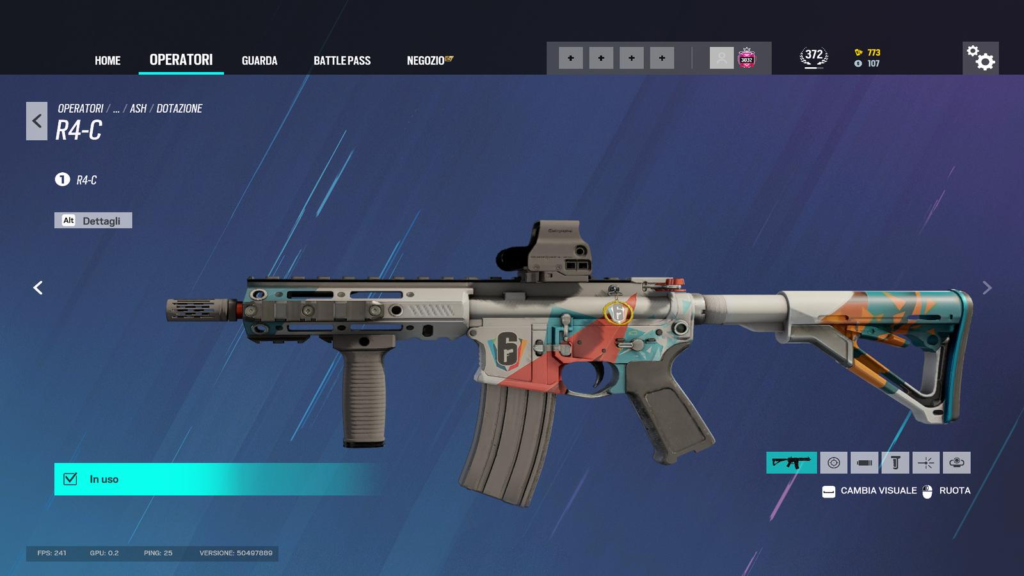Click the Operatori breadcrumb link
This screenshot has height=576, width=1024.
coord(80,108)
